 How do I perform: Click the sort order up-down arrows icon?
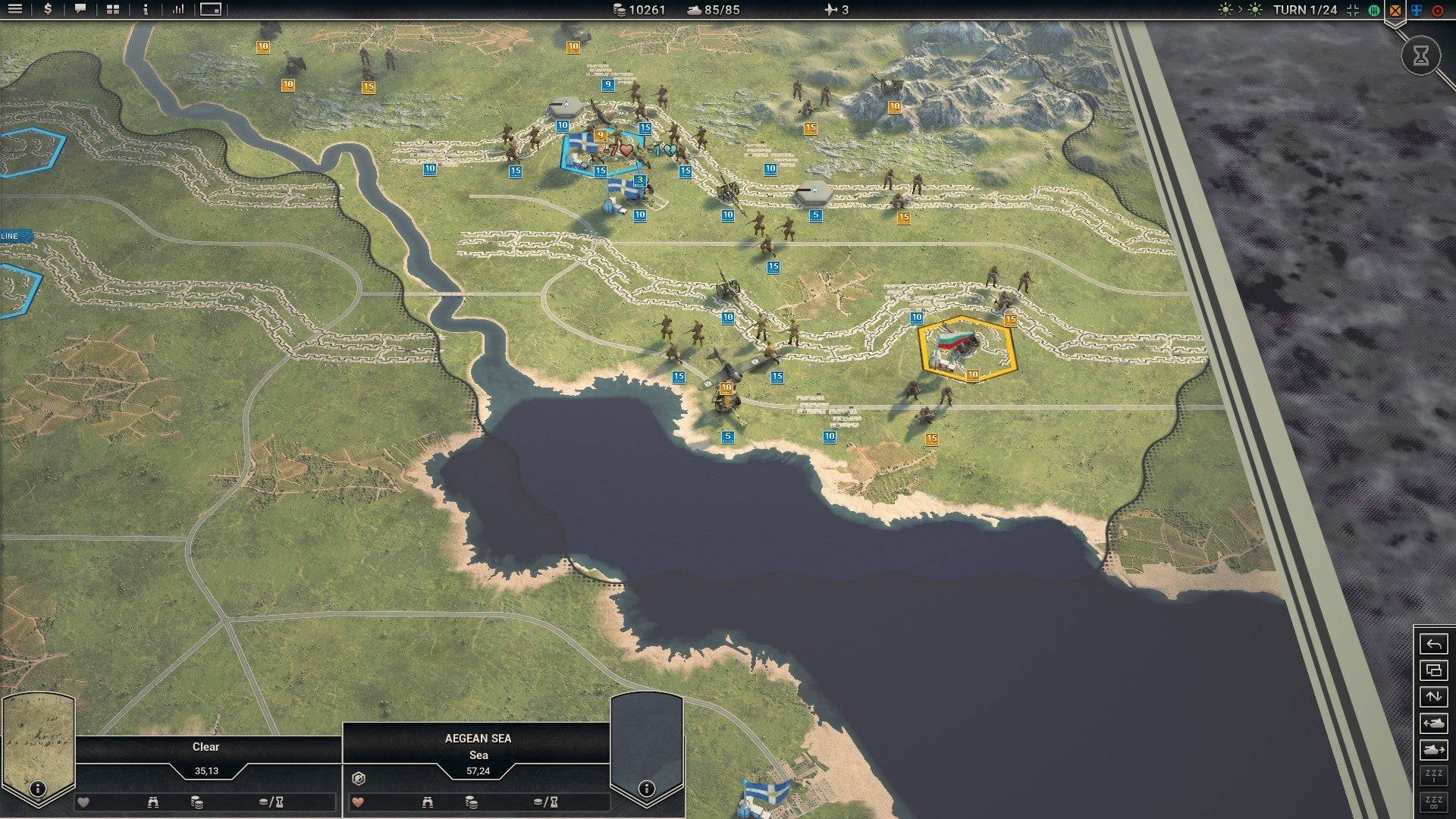click(1433, 695)
